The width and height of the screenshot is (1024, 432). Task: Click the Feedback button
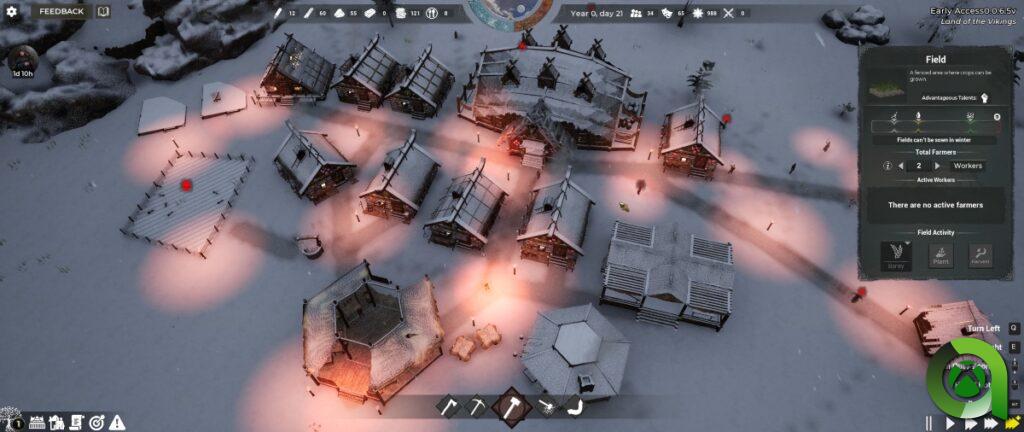coord(60,11)
